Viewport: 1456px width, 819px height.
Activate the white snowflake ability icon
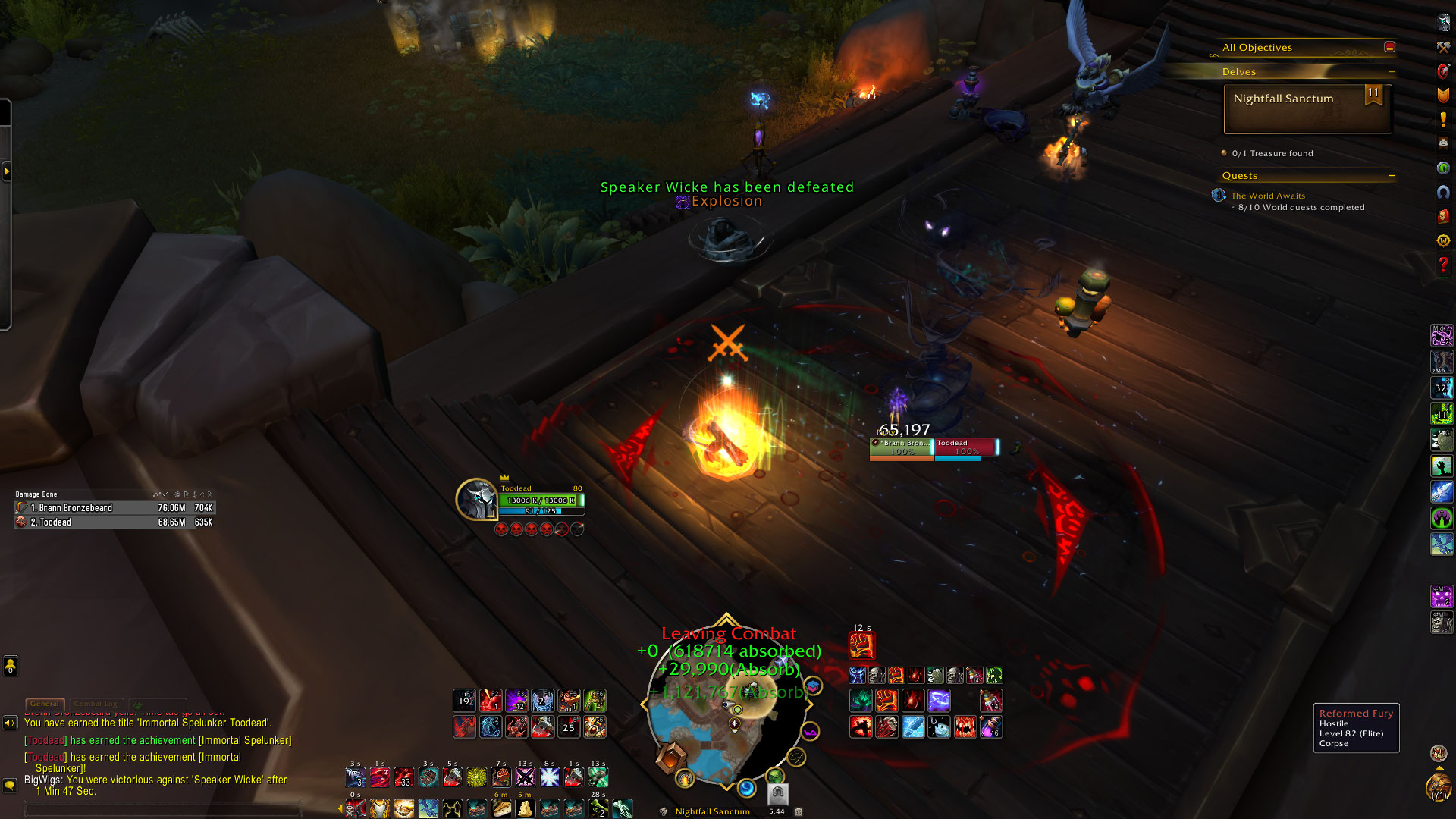coord(549,777)
